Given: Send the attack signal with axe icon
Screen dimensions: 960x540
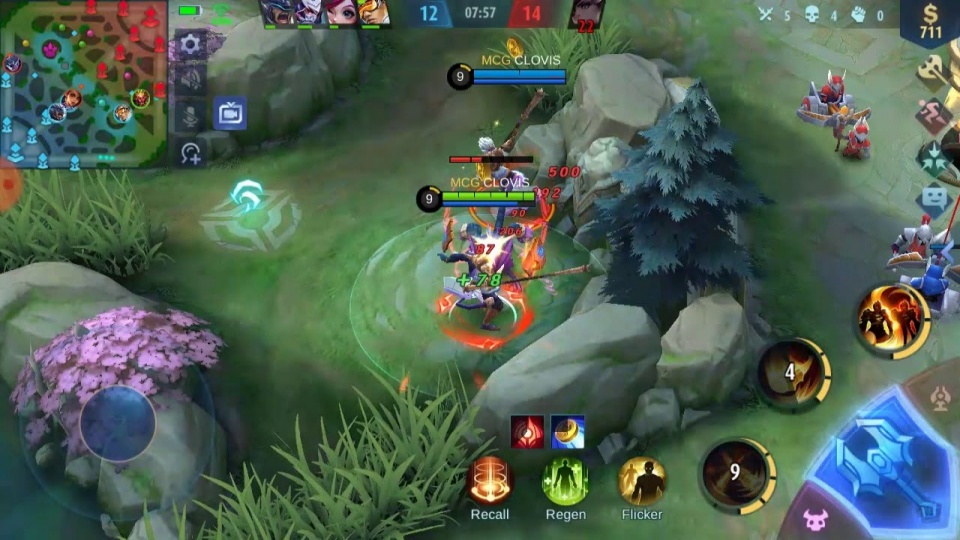Looking at the screenshot, I should (936, 70).
